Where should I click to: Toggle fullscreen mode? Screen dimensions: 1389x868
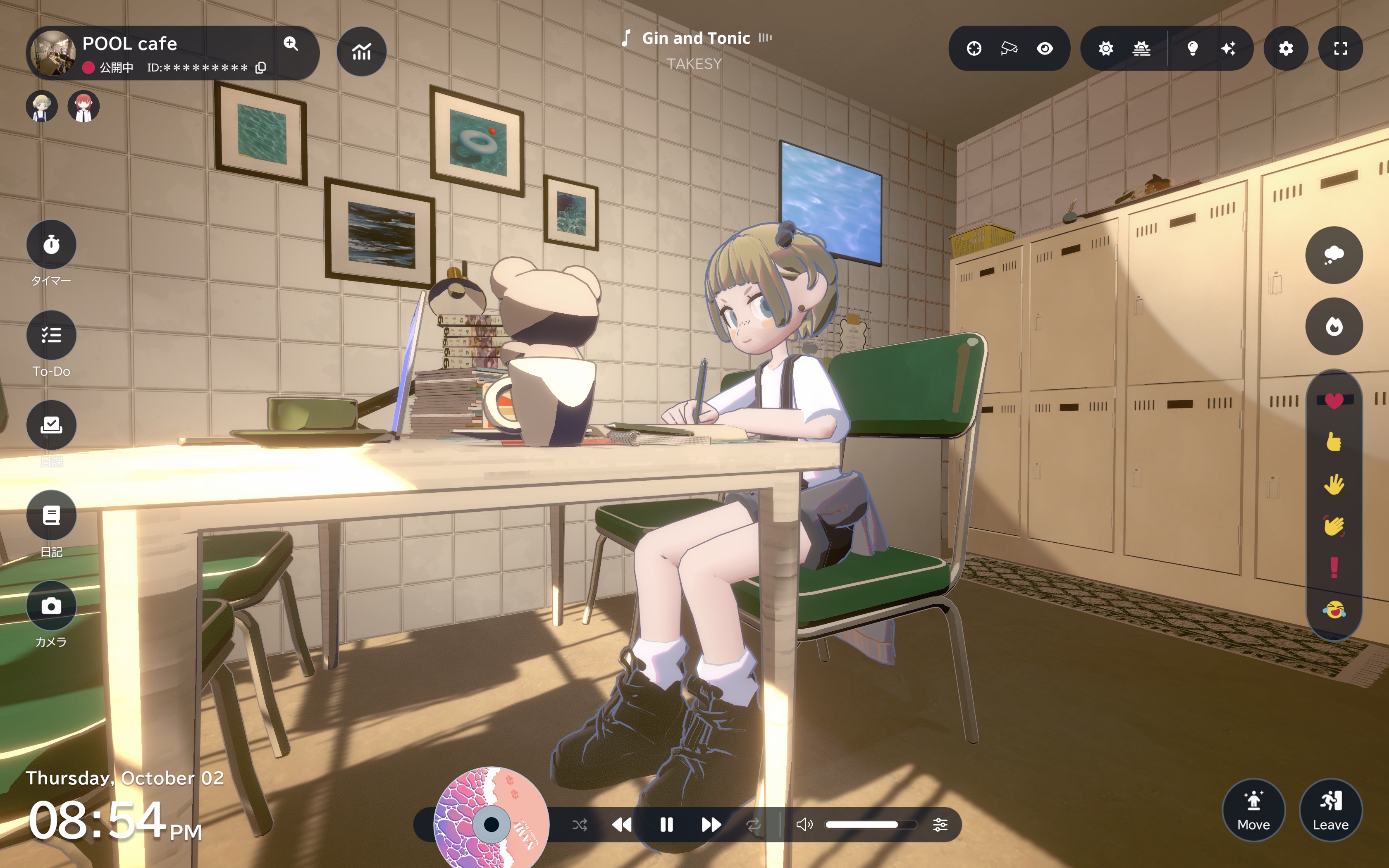1340,49
